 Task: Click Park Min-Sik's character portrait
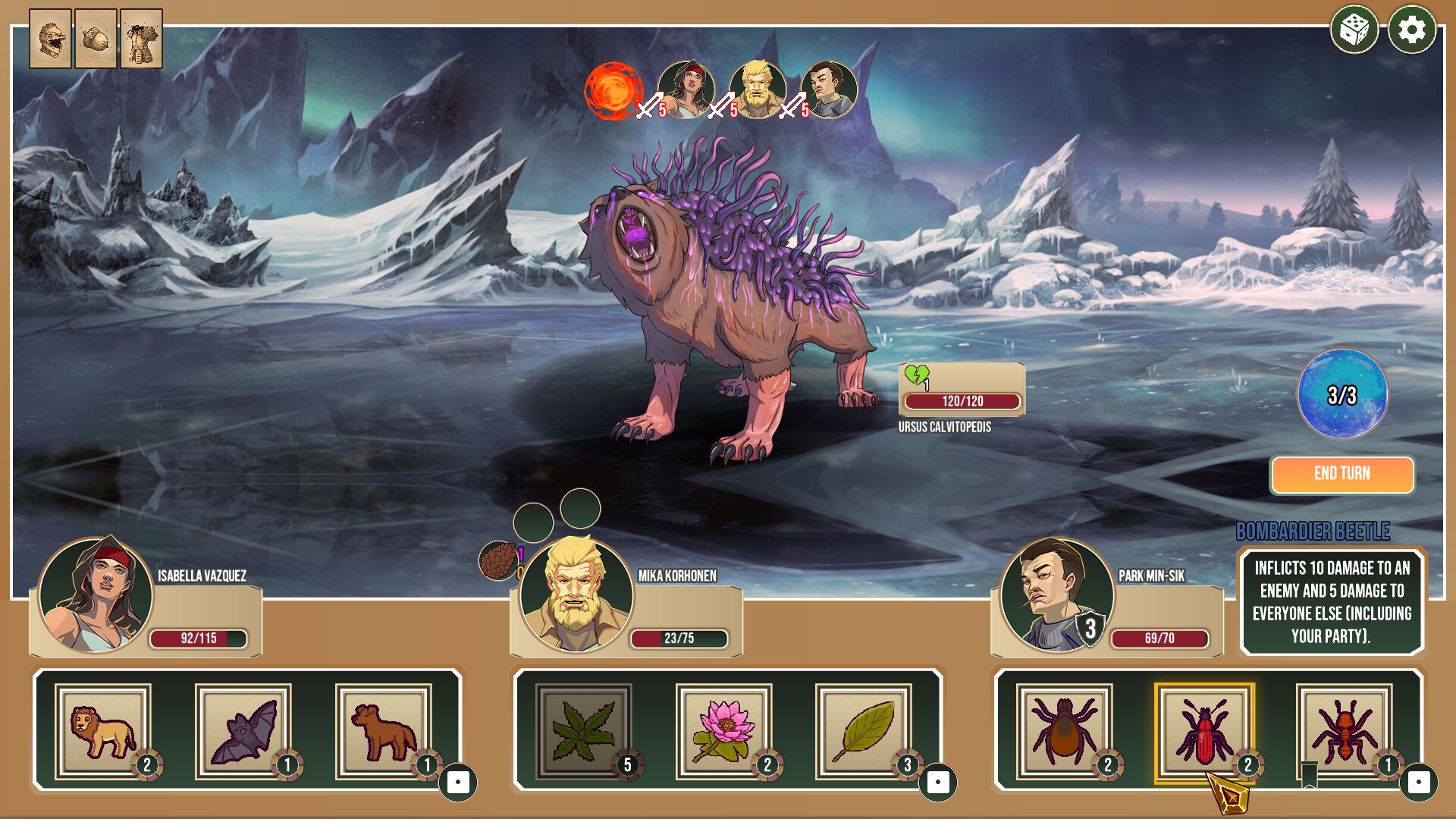pos(1056,595)
